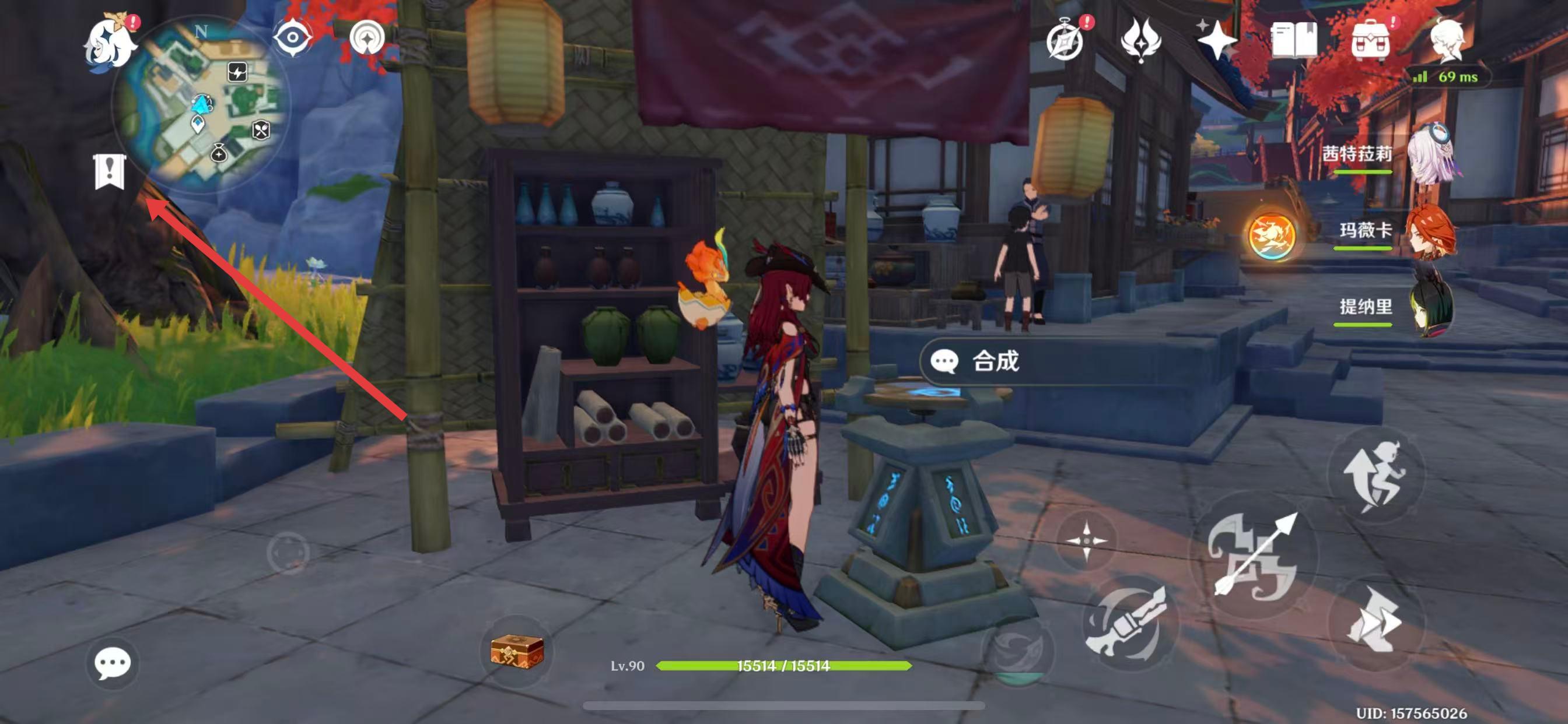Screen dimensions: 1568x724
Task: Open the backpack inventory
Action: [1370, 41]
